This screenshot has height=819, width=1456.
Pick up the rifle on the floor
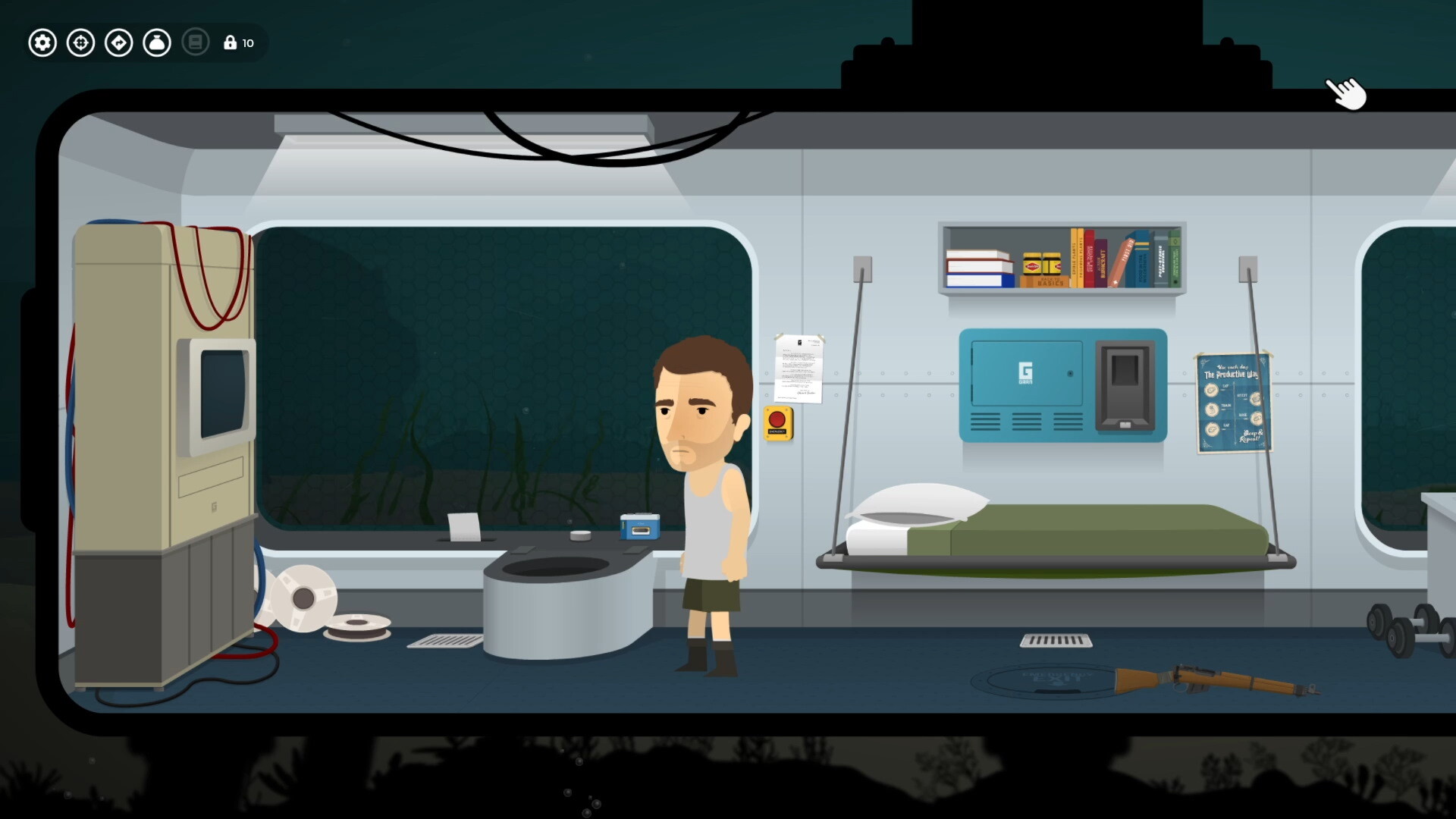coord(1213,679)
